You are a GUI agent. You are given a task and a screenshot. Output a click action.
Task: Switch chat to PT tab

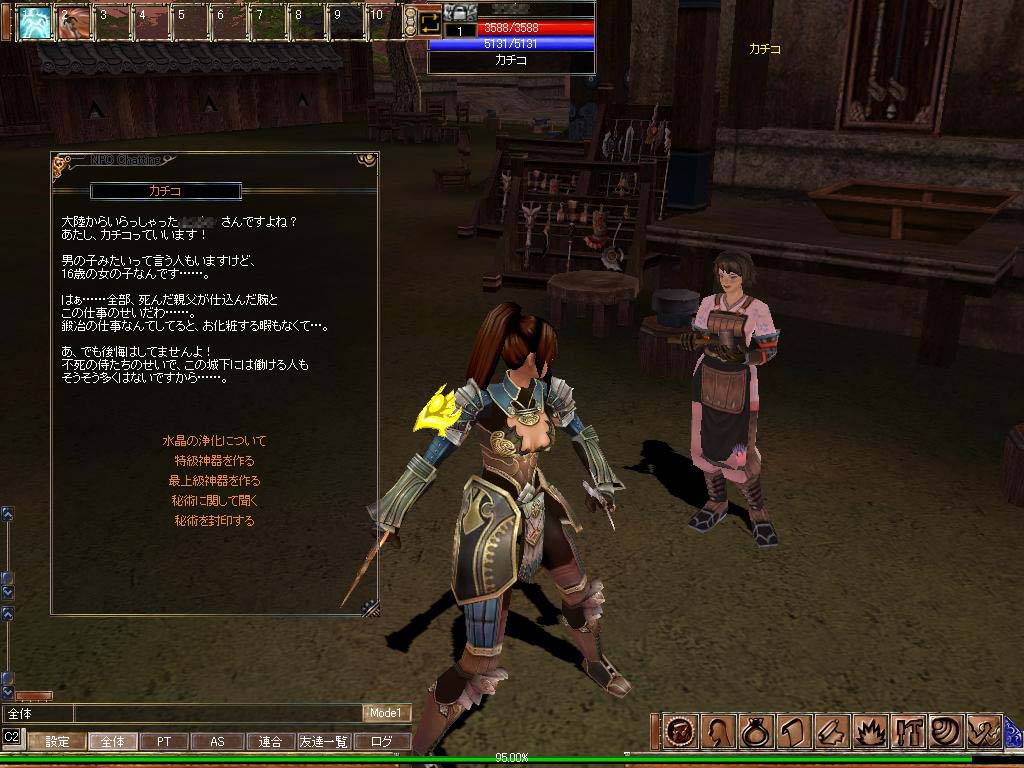point(164,742)
